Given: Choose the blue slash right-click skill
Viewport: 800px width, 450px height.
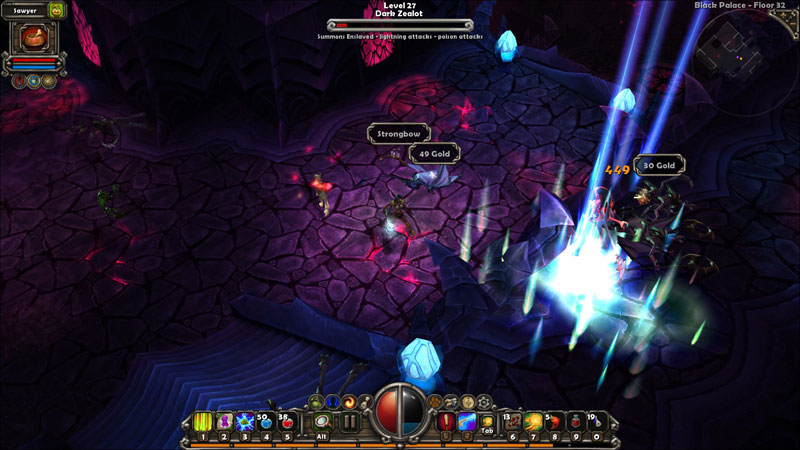Looking at the screenshot, I should [x=467, y=422].
